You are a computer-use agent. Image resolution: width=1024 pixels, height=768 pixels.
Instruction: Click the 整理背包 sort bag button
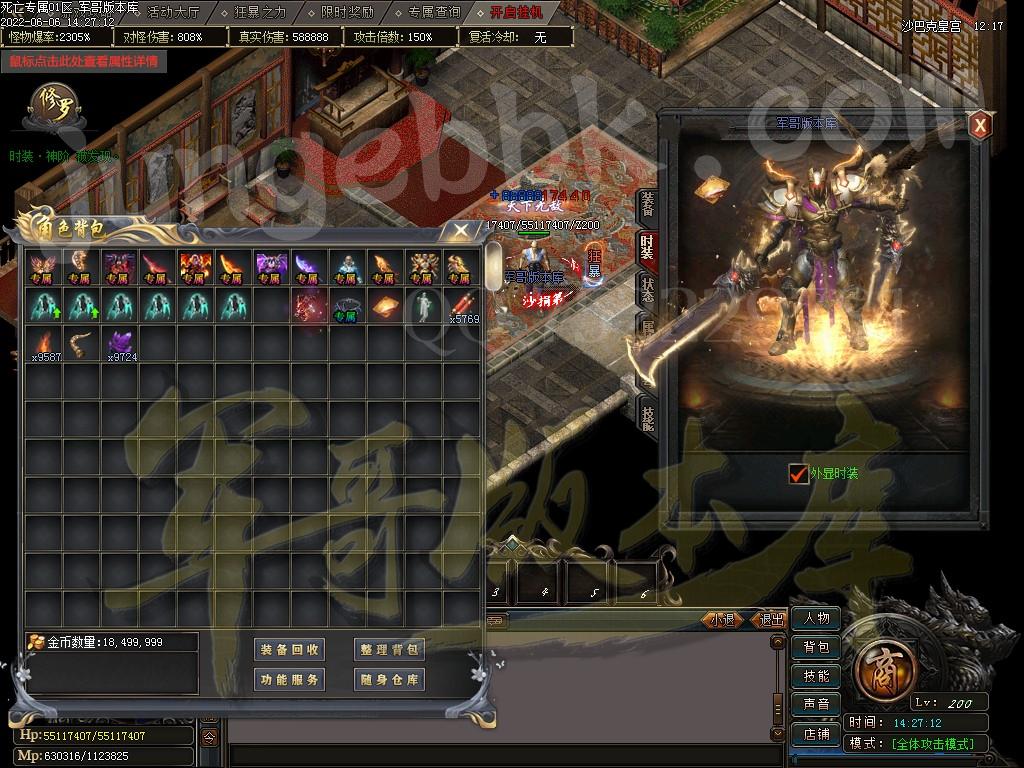[390, 650]
